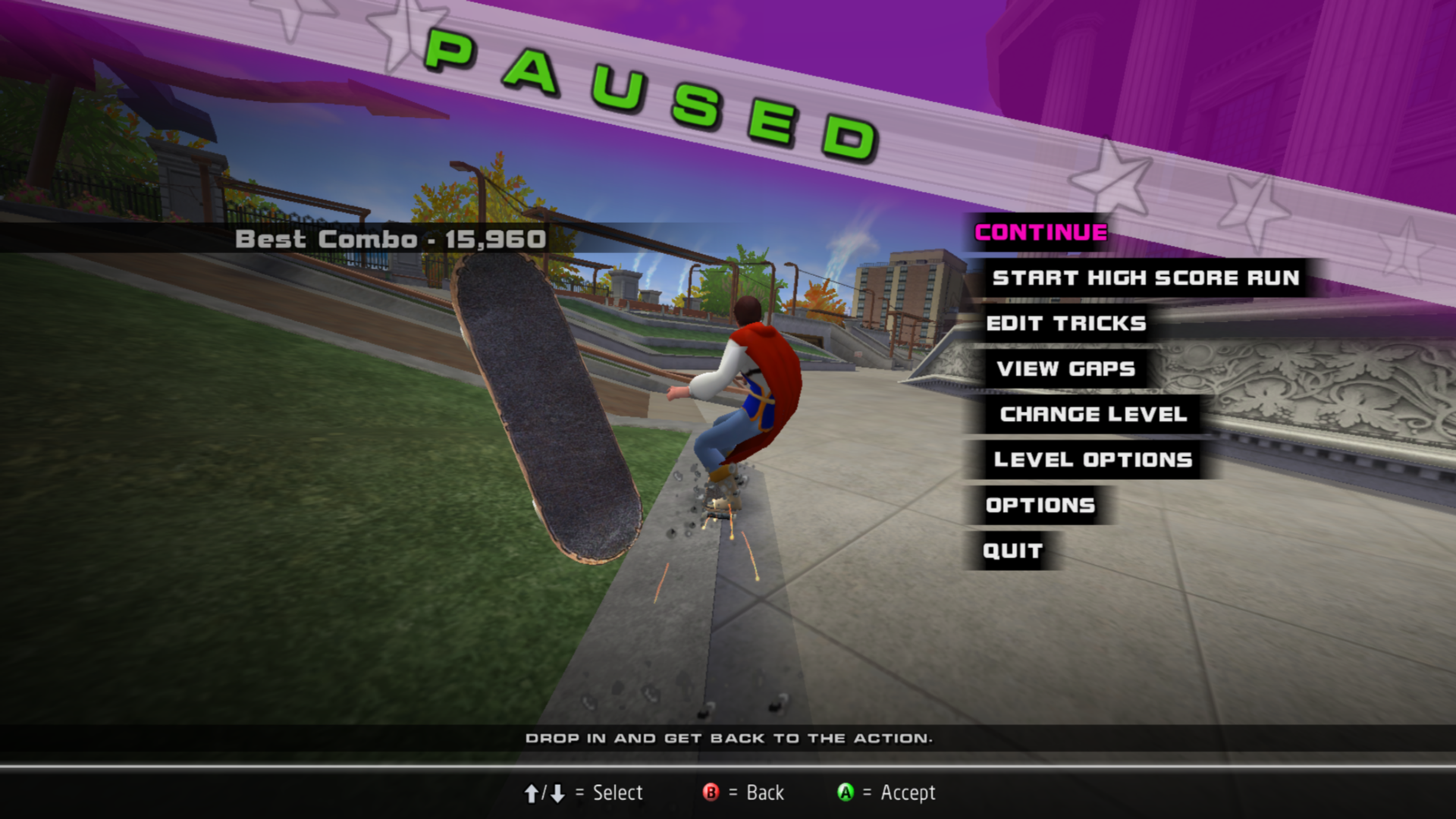The width and height of the screenshot is (1456, 819).
Task: Select the Change Level entry
Action: pos(1093,415)
